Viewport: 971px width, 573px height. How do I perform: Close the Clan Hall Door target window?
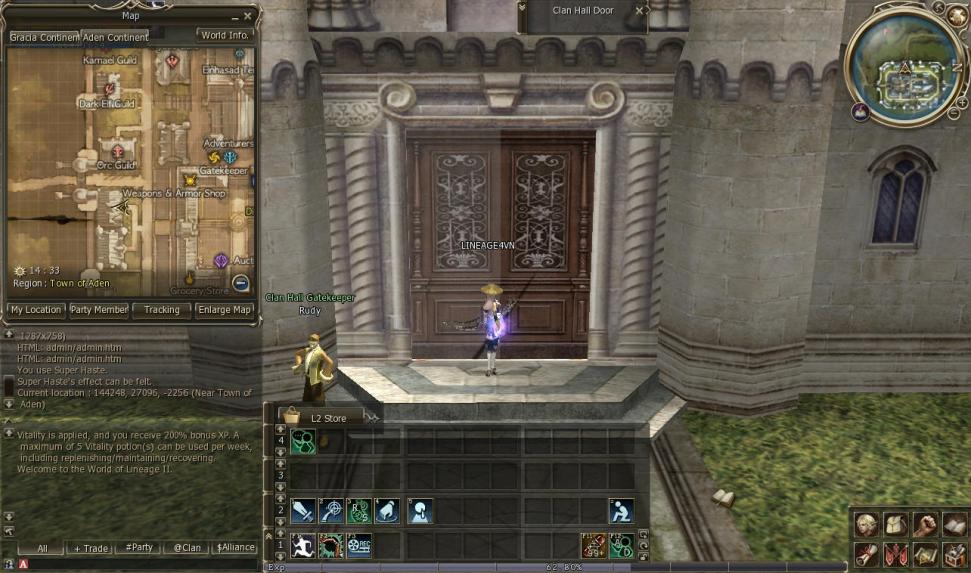pyautogui.click(x=640, y=11)
